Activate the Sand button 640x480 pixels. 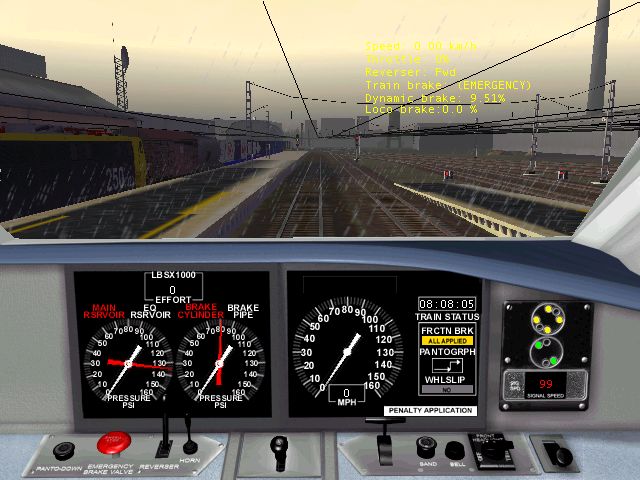point(426,446)
